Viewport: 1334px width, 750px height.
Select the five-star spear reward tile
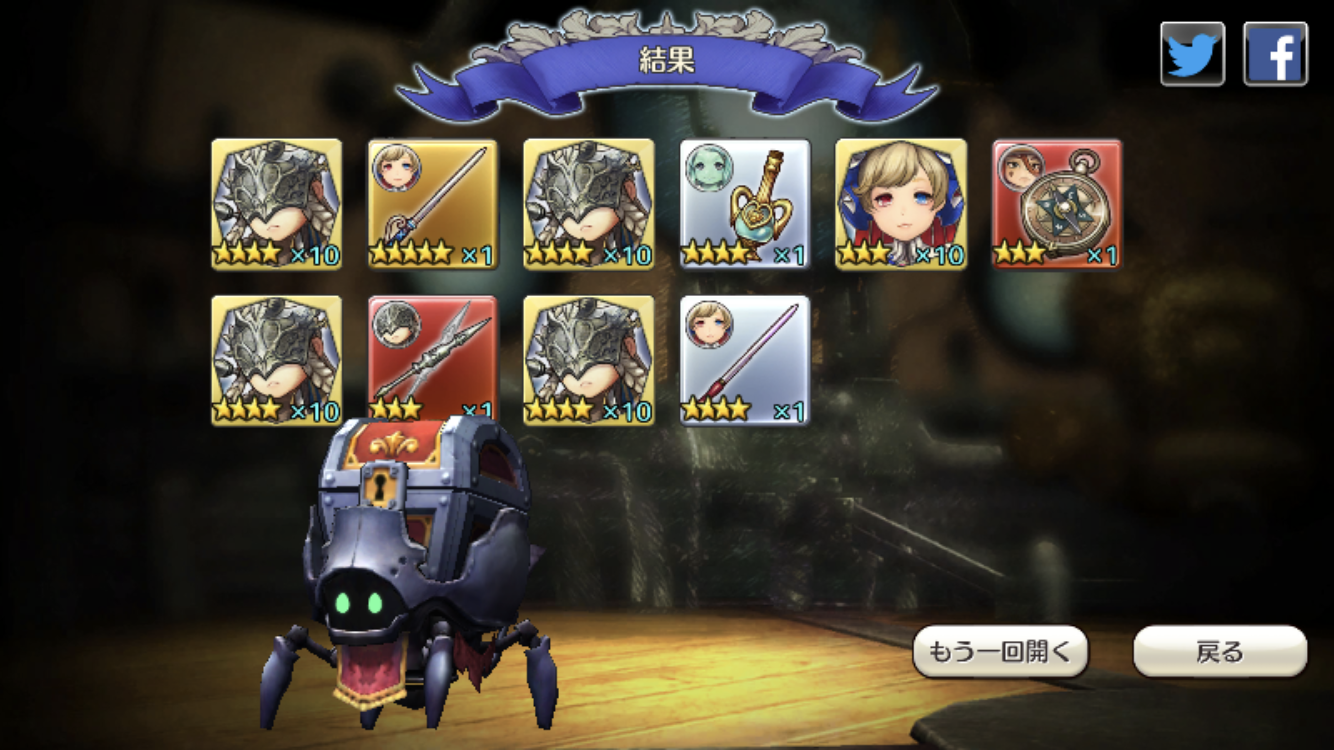(433, 204)
